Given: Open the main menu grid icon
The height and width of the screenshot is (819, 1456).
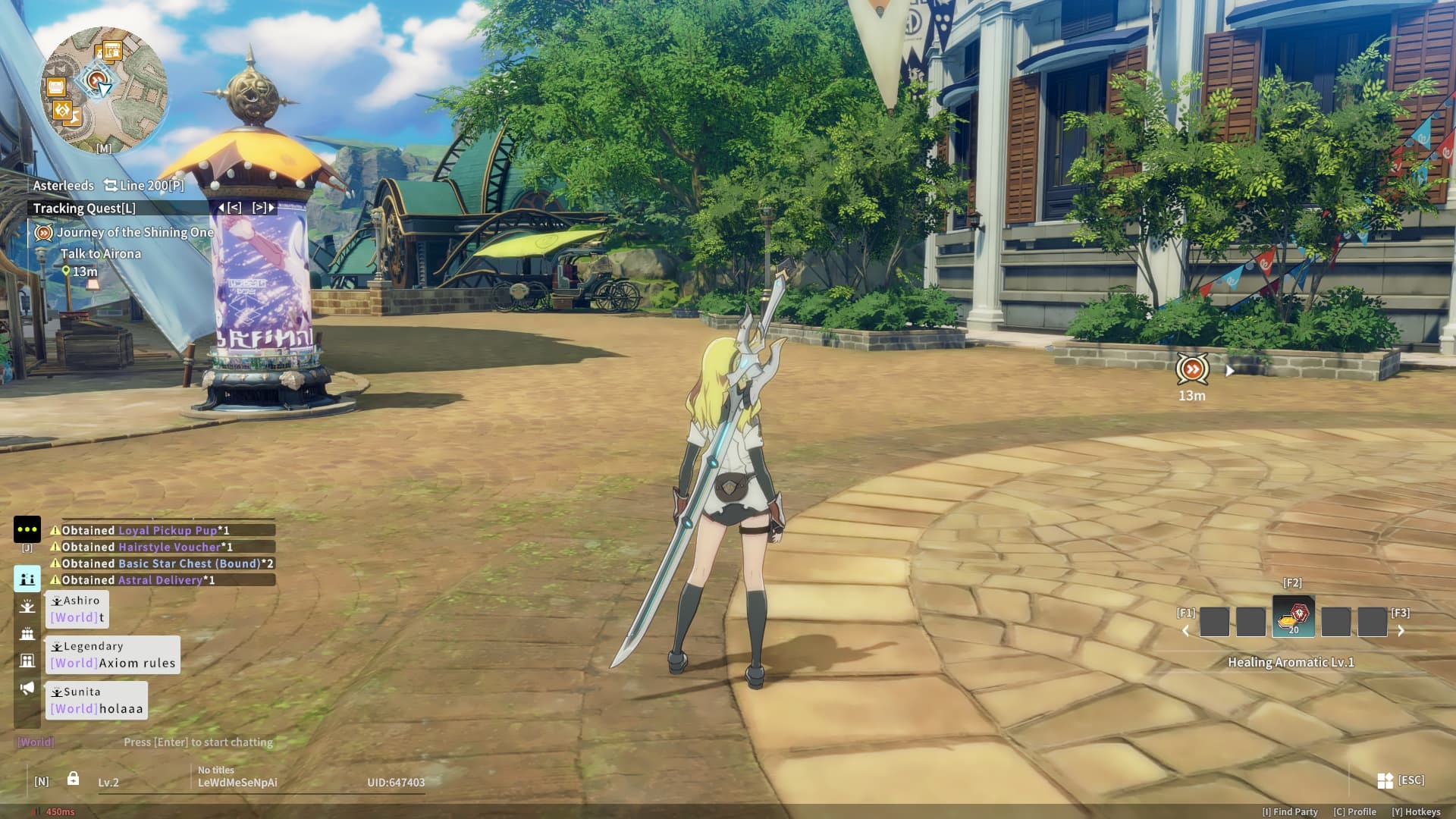Looking at the screenshot, I should coord(1385,780).
